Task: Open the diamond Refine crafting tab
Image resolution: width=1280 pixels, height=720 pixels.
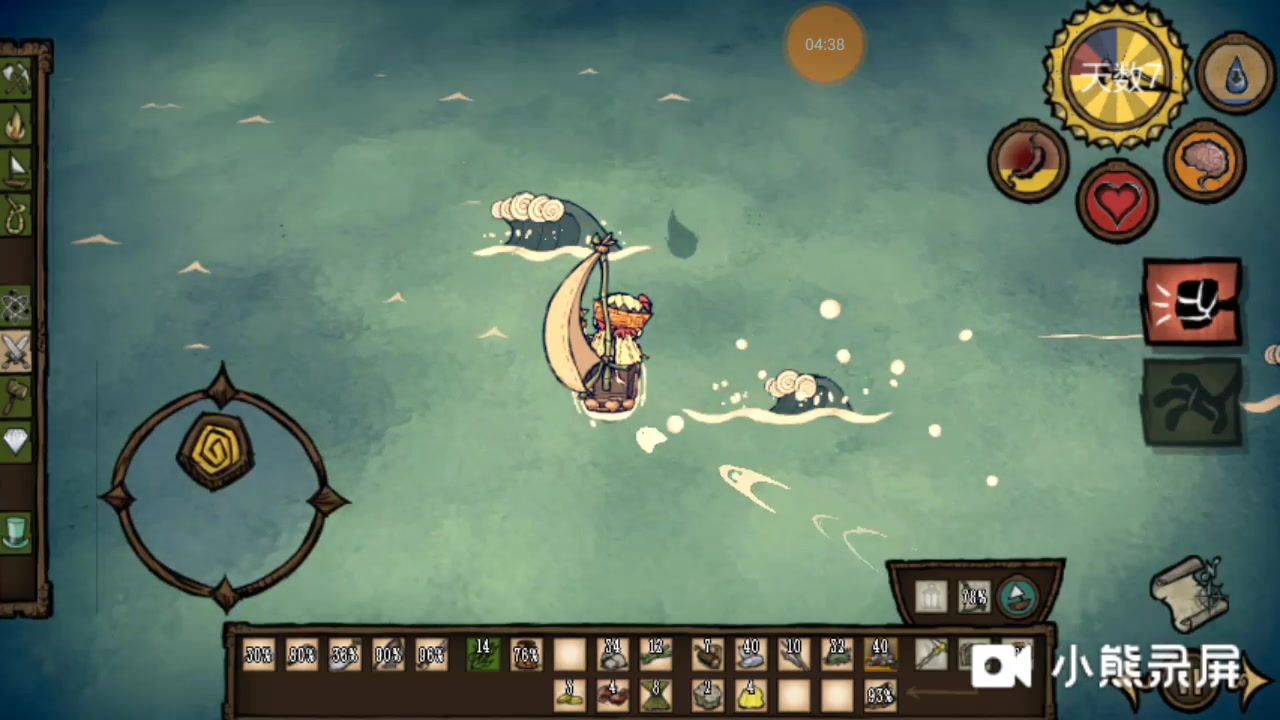Action: pyautogui.click(x=17, y=441)
